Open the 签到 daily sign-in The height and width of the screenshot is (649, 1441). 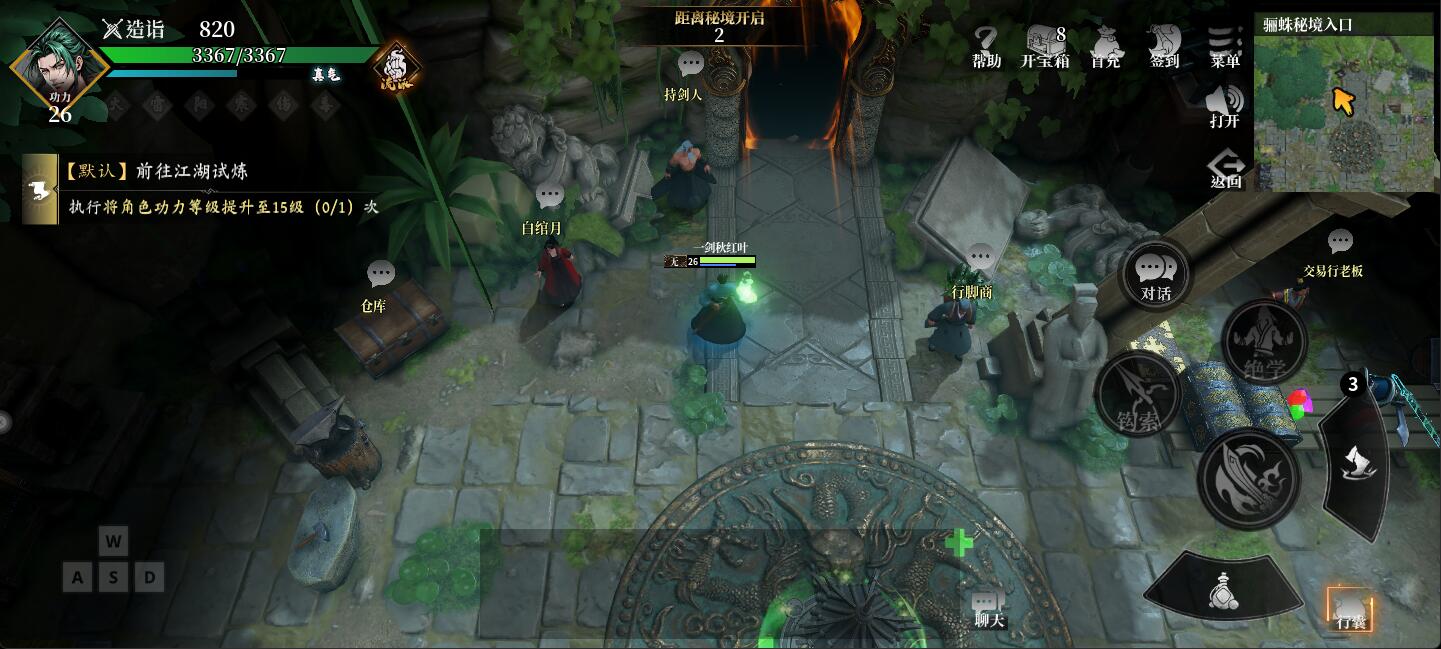tap(1164, 47)
